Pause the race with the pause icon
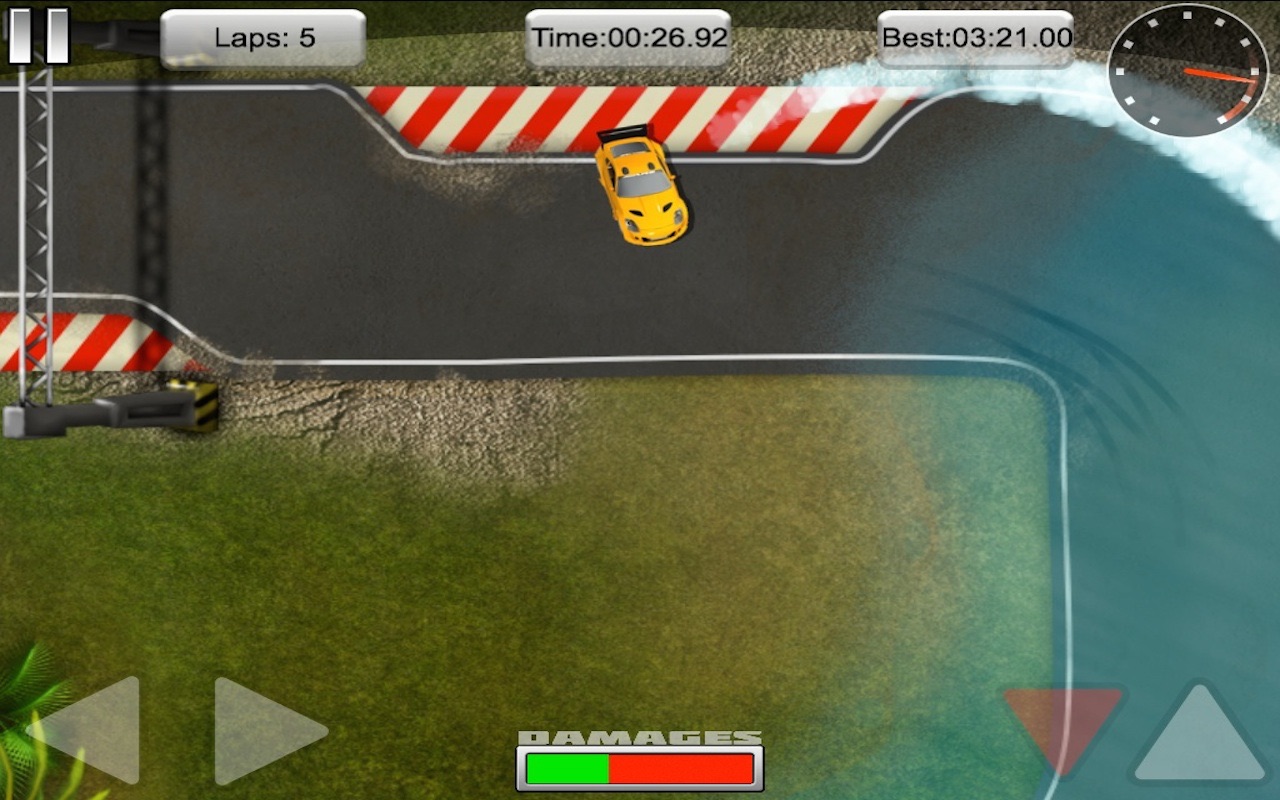Screen dimensions: 1280x800 pos(37,33)
